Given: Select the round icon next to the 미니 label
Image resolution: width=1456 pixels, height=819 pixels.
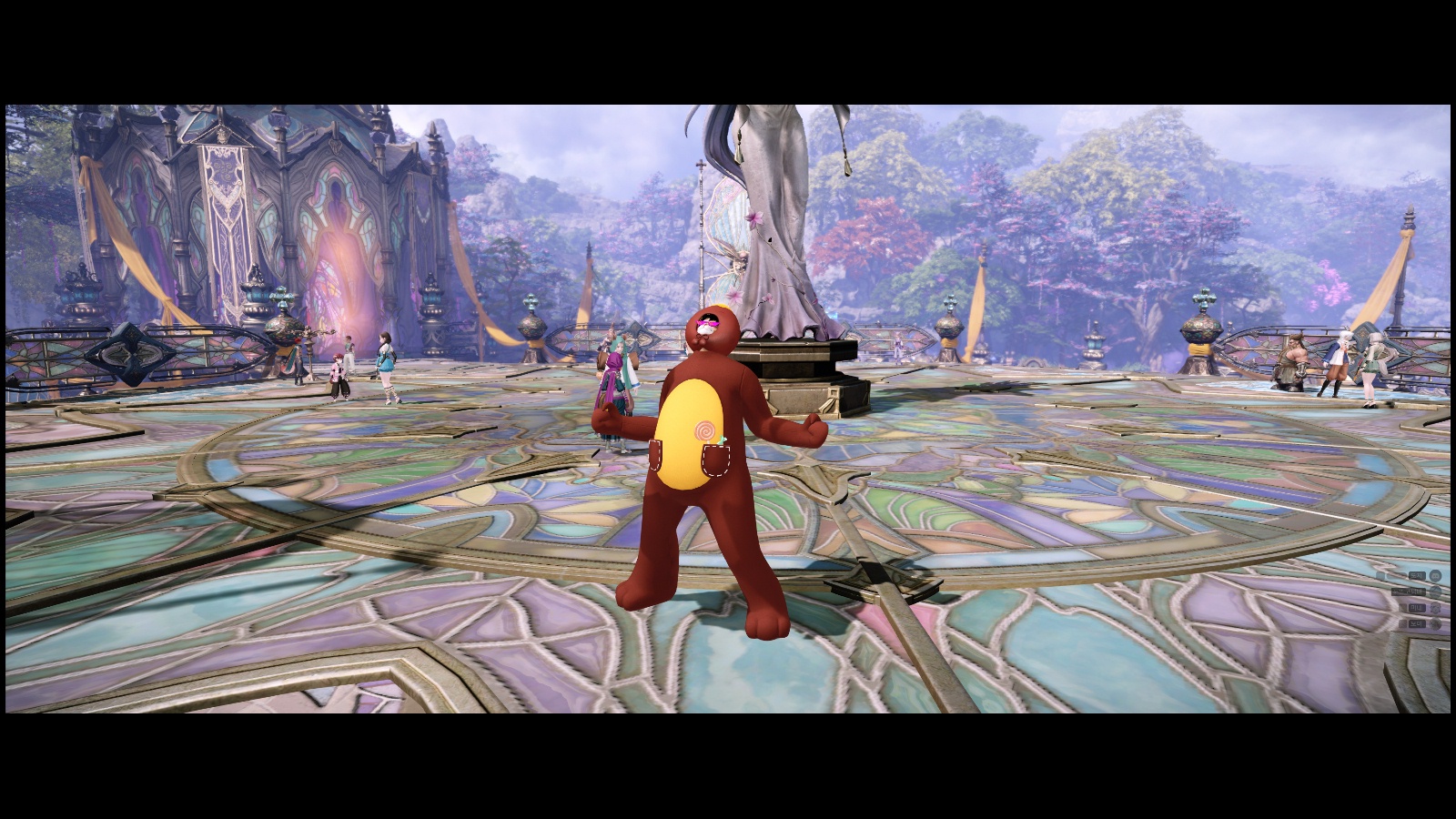Looking at the screenshot, I should pyautogui.click(x=1435, y=608).
